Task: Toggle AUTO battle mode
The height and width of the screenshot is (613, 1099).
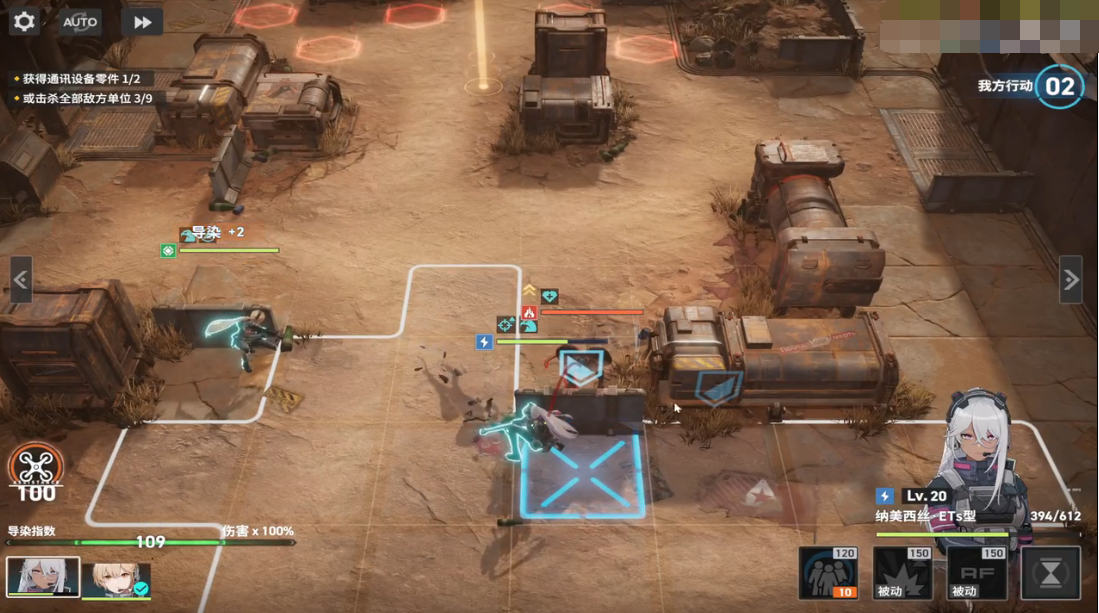Action: pos(80,21)
